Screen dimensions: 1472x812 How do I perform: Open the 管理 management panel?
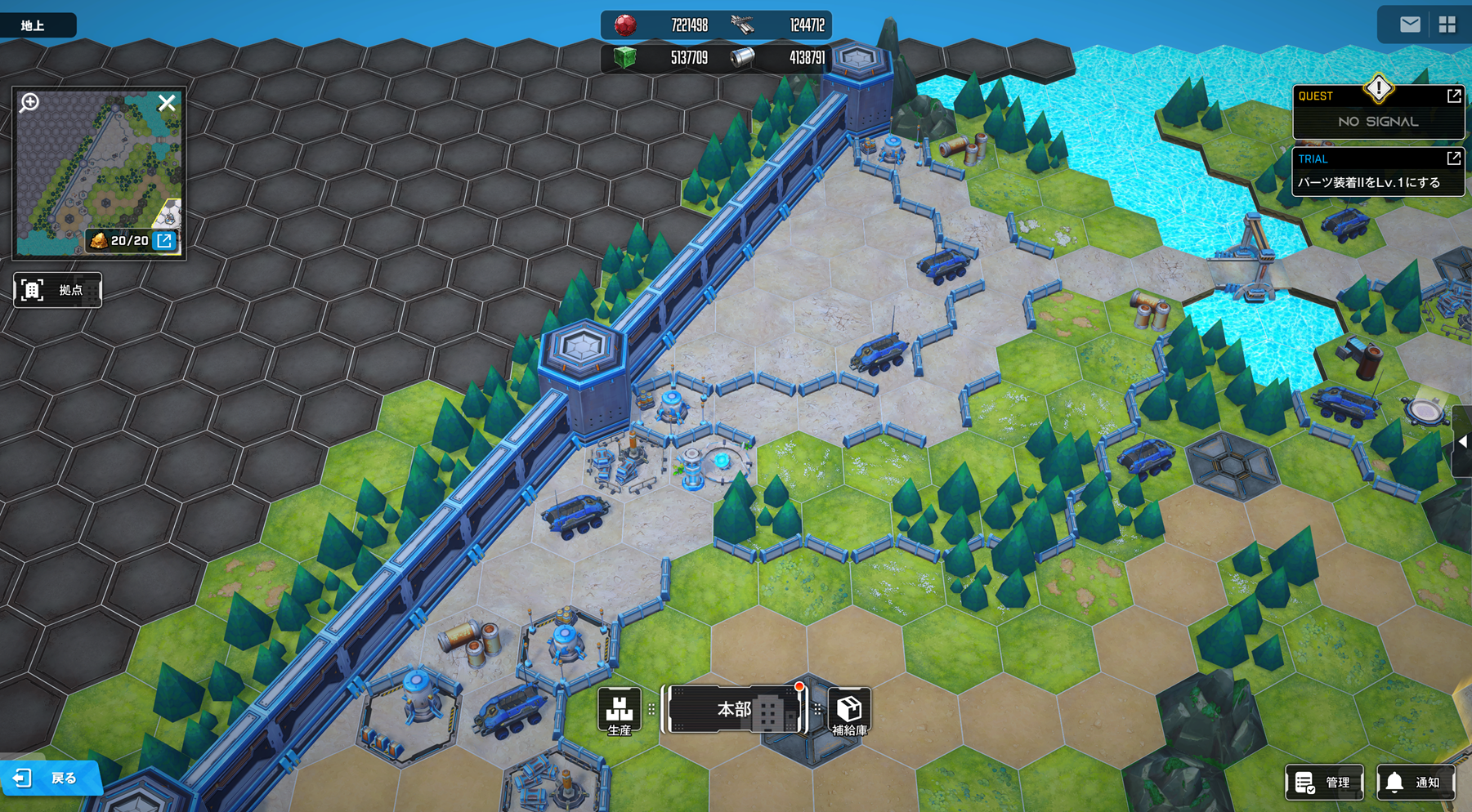click(x=1324, y=782)
